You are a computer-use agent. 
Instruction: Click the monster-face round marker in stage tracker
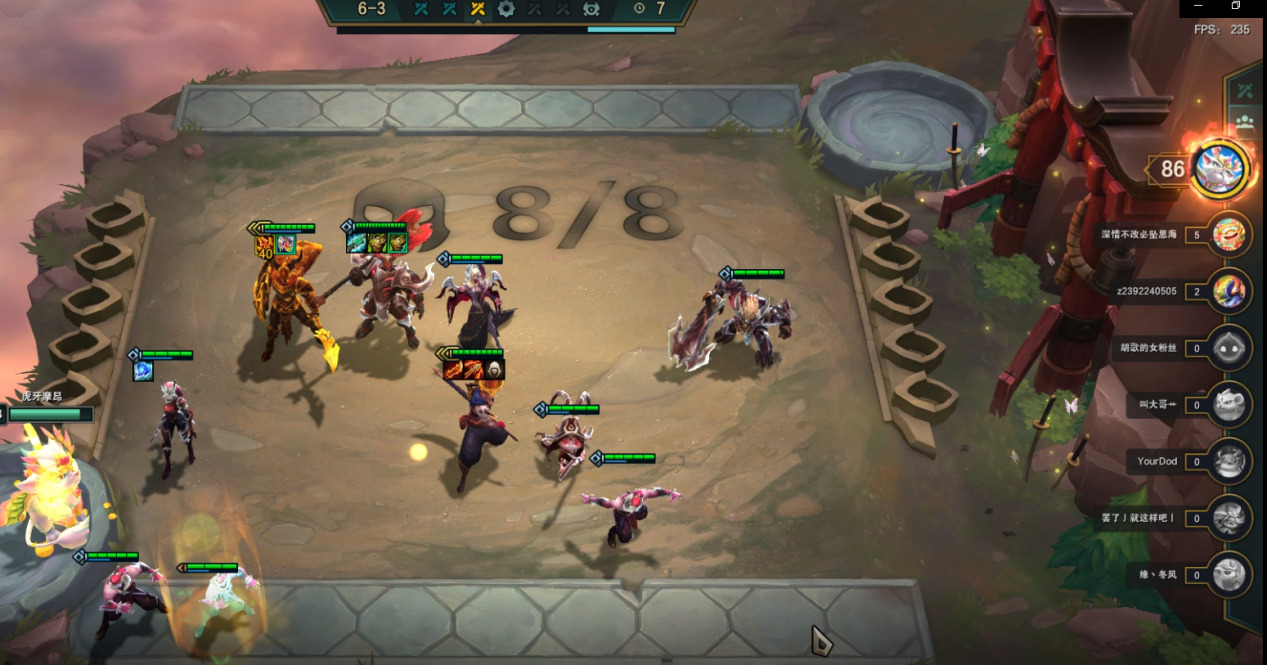tap(591, 9)
